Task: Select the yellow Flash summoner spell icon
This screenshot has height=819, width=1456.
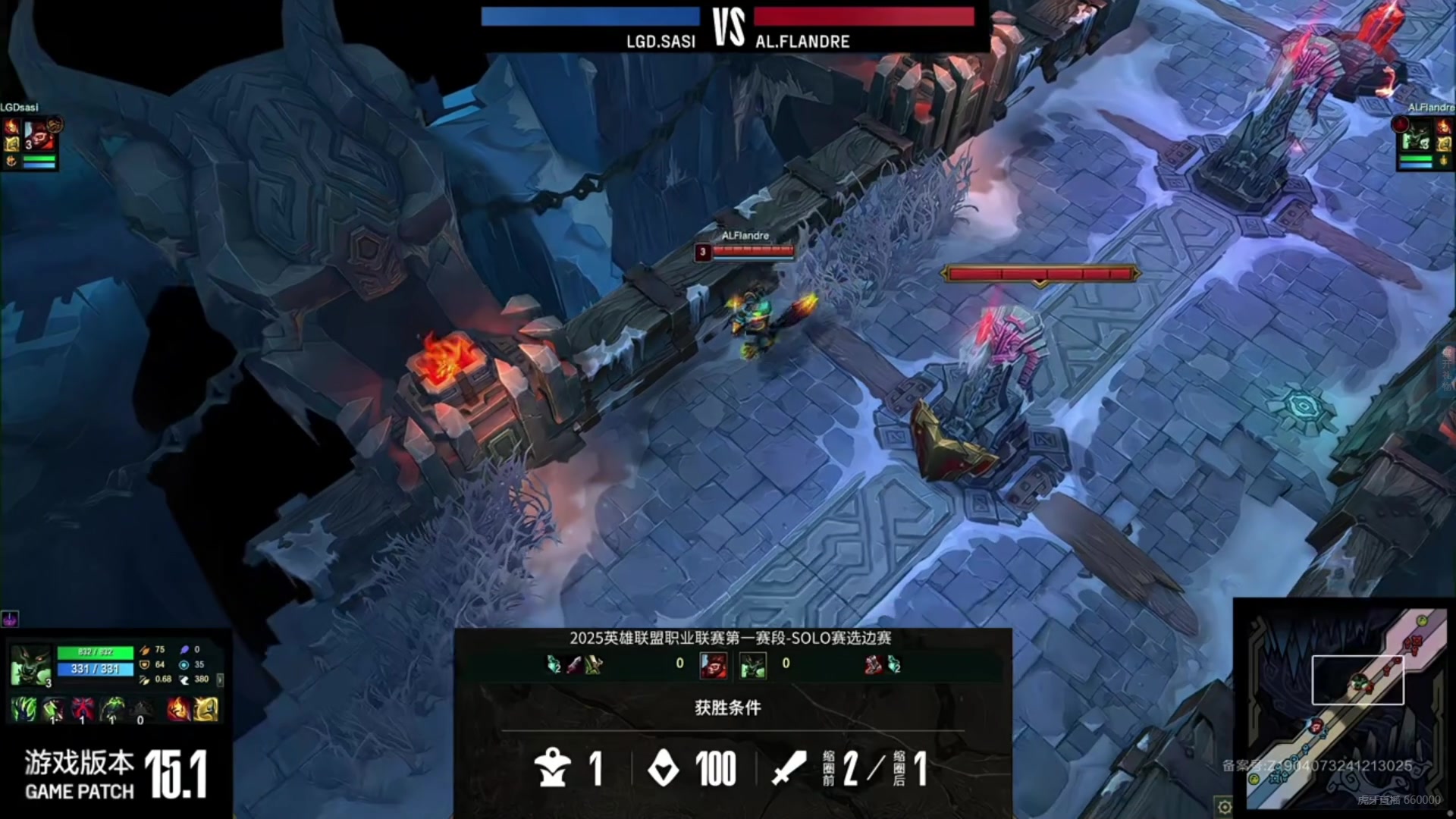Action: pyautogui.click(x=206, y=709)
